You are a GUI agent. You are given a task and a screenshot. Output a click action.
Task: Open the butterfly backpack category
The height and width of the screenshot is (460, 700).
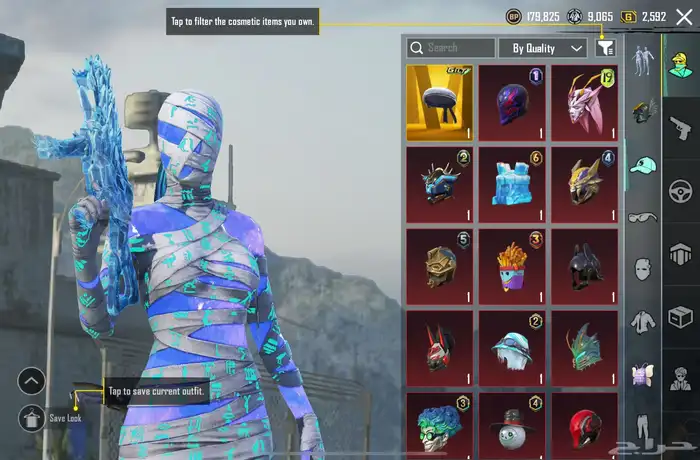pos(643,374)
